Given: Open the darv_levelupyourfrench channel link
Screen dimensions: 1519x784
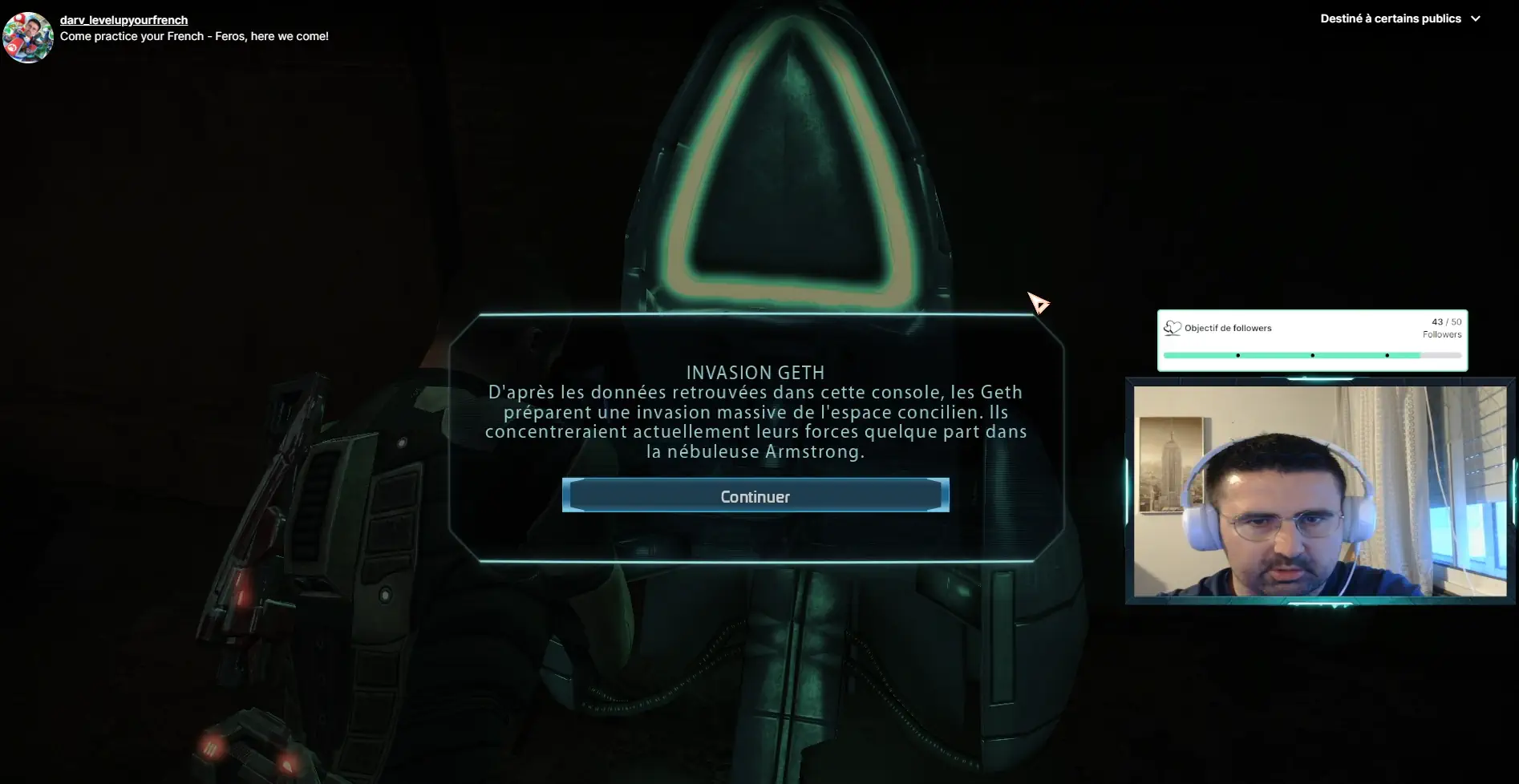Looking at the screenshot, I should (124, 20).
